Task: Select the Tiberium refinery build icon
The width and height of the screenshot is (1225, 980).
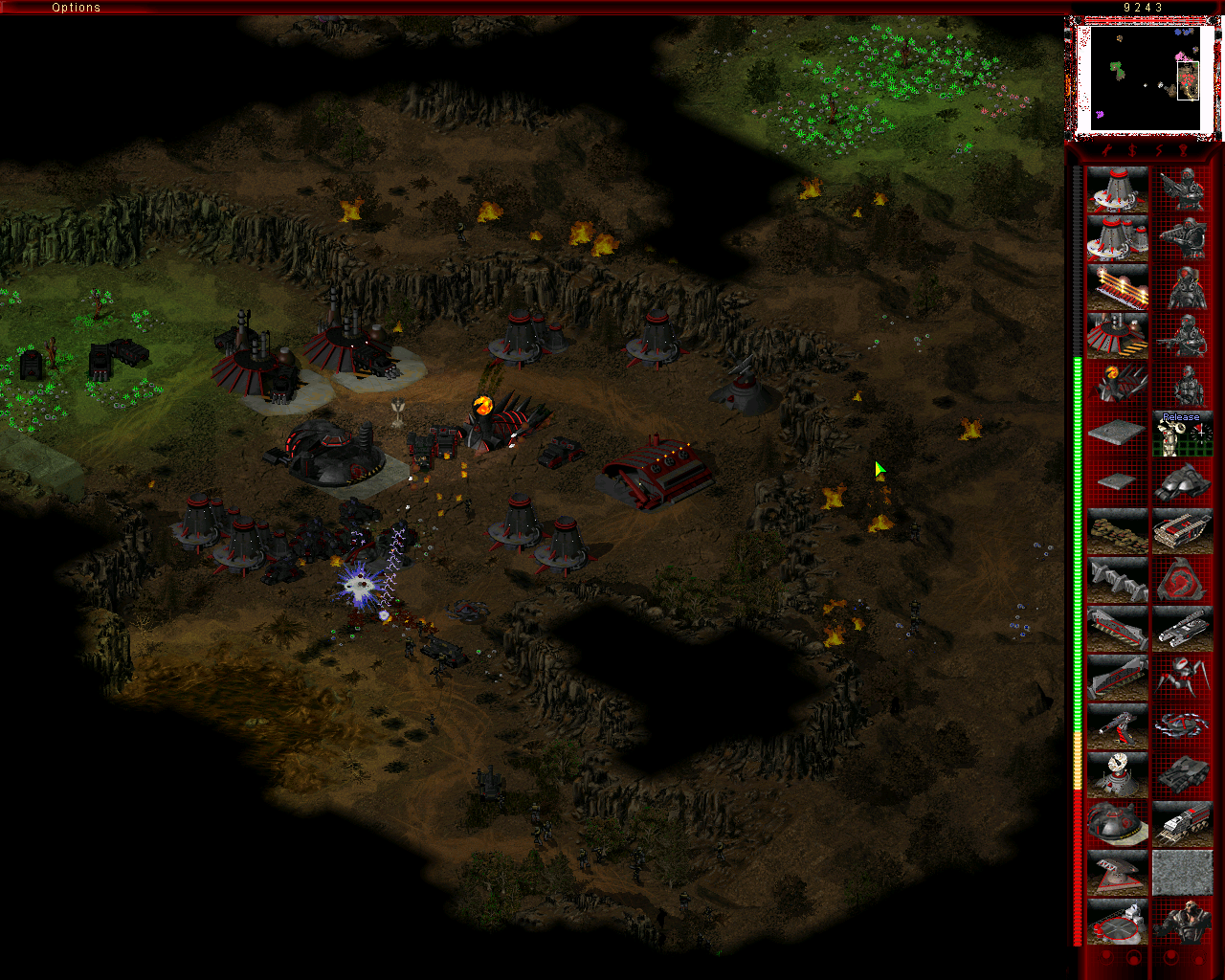Action: point(1117,336)
